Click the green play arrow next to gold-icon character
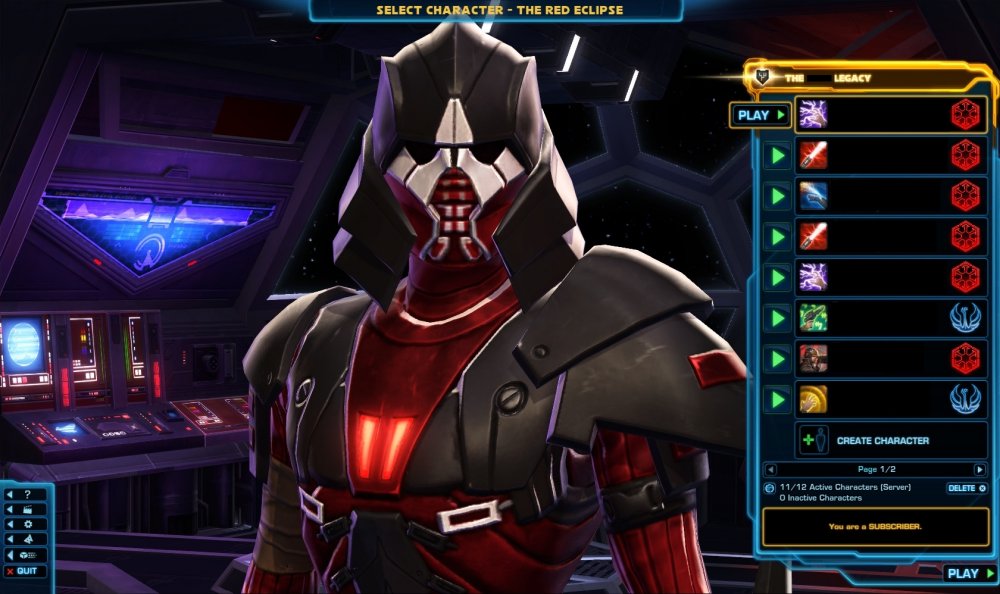 pyautogui.click(x=775, y=400)
